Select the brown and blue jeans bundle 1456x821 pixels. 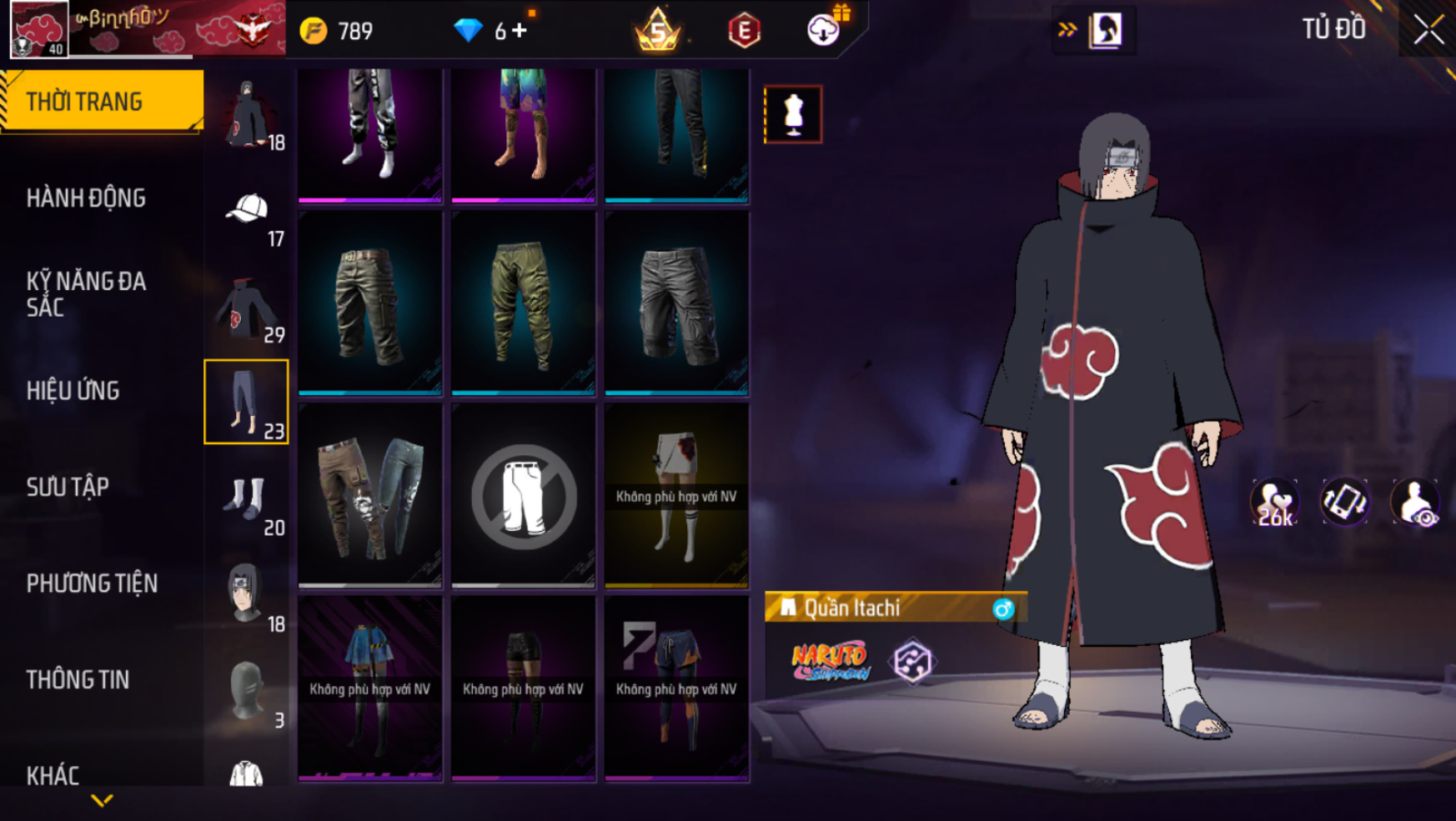pyautogui.click(x=370, y=496)
